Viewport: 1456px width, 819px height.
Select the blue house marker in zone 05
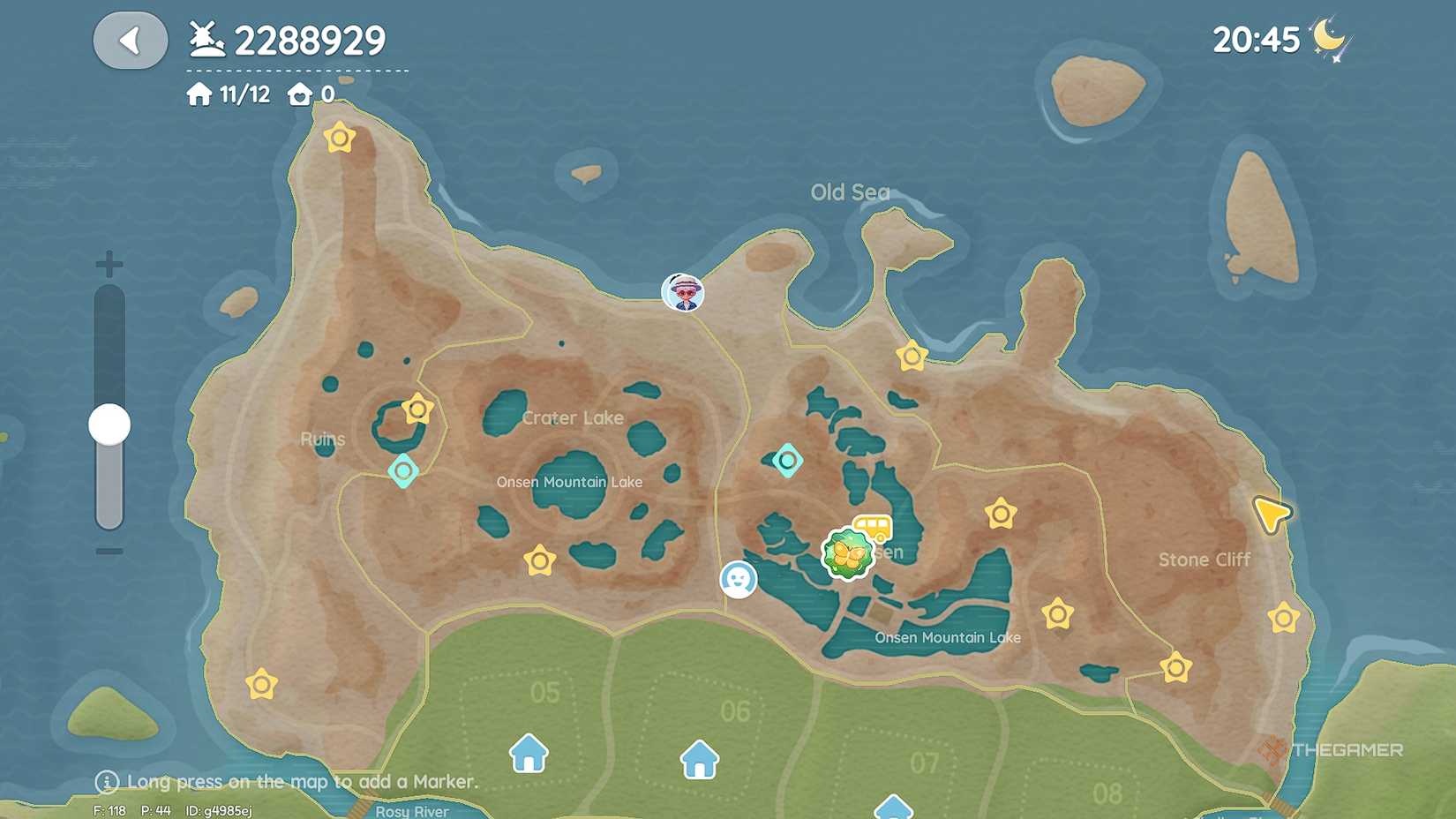pos(527,756)
